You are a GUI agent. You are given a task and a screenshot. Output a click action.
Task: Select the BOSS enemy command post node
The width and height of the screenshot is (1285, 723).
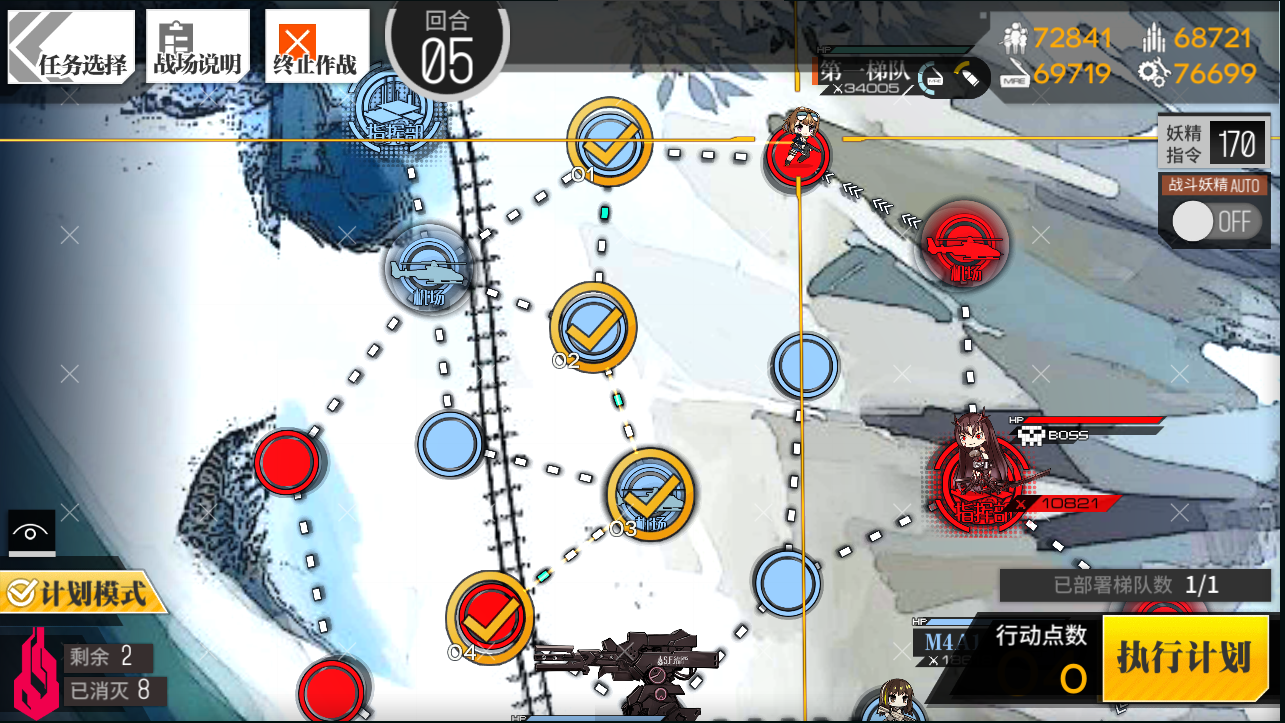click(x=978, y=482)
